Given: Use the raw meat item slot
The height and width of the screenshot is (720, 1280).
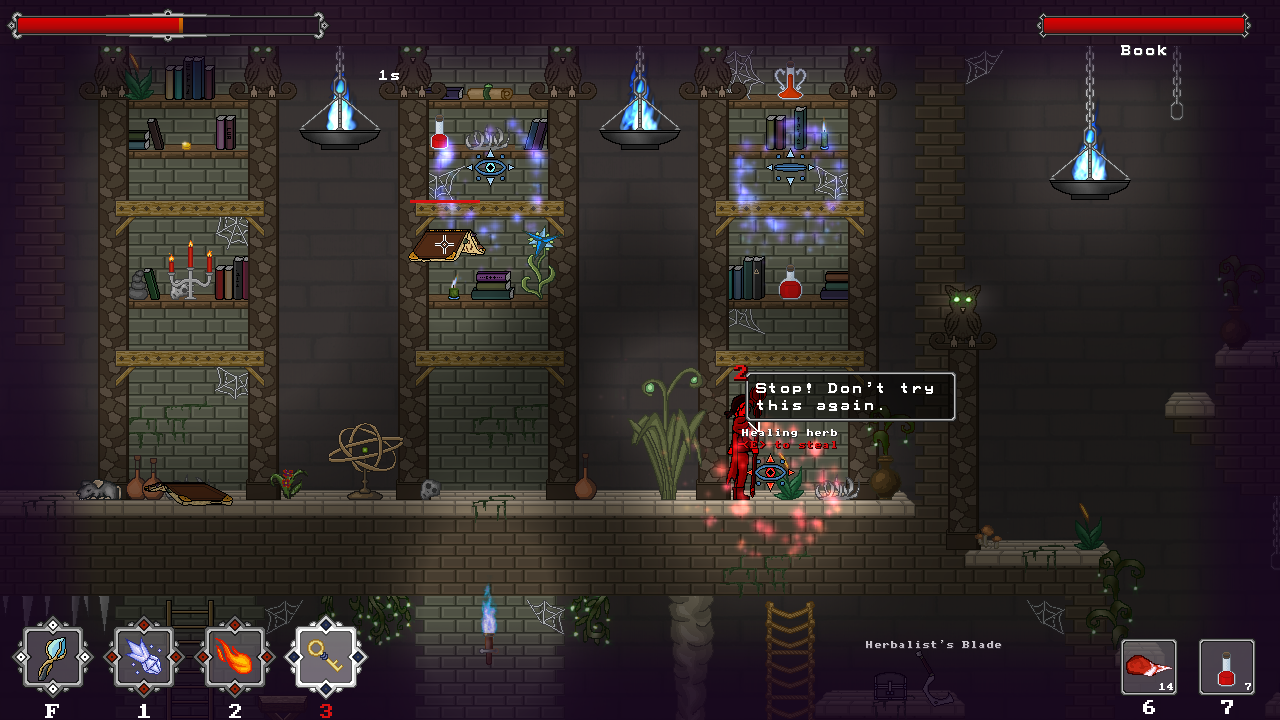Looking at the screenshot, I should 1148,667.
